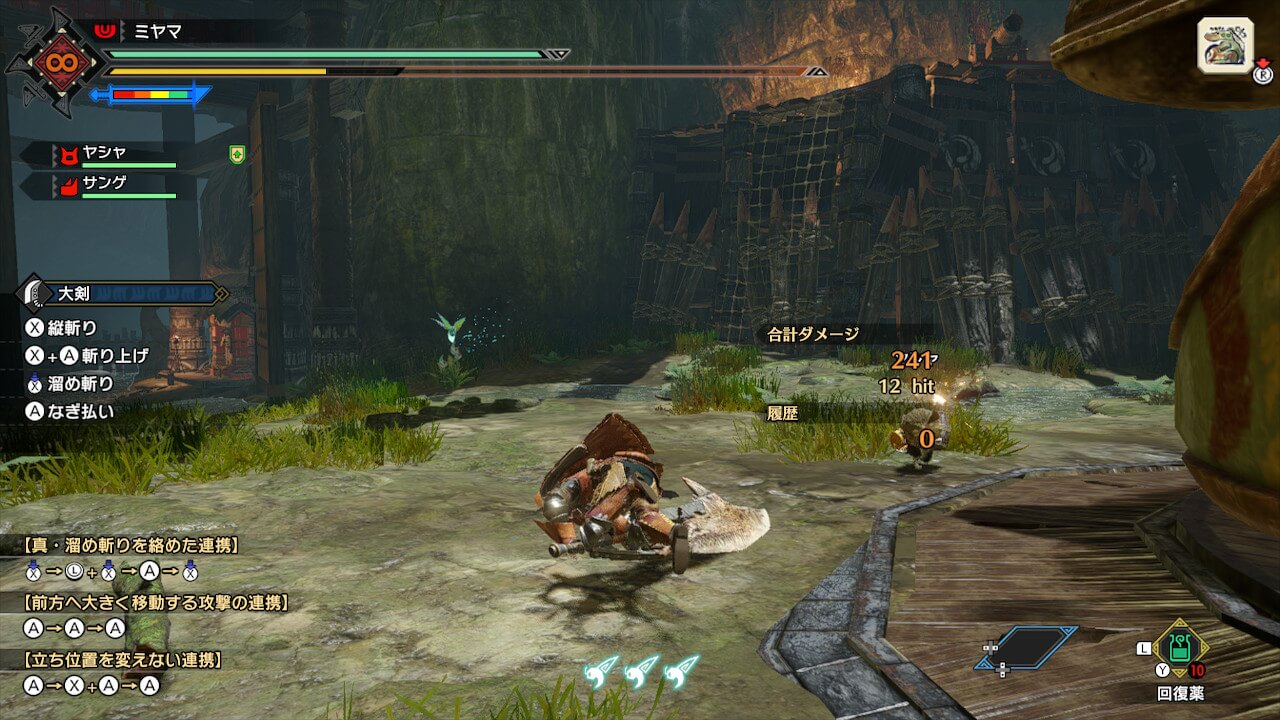Select buddy ヤシャ in the party list
This screenshot has width=1280, height=720.
coord(105,153)
